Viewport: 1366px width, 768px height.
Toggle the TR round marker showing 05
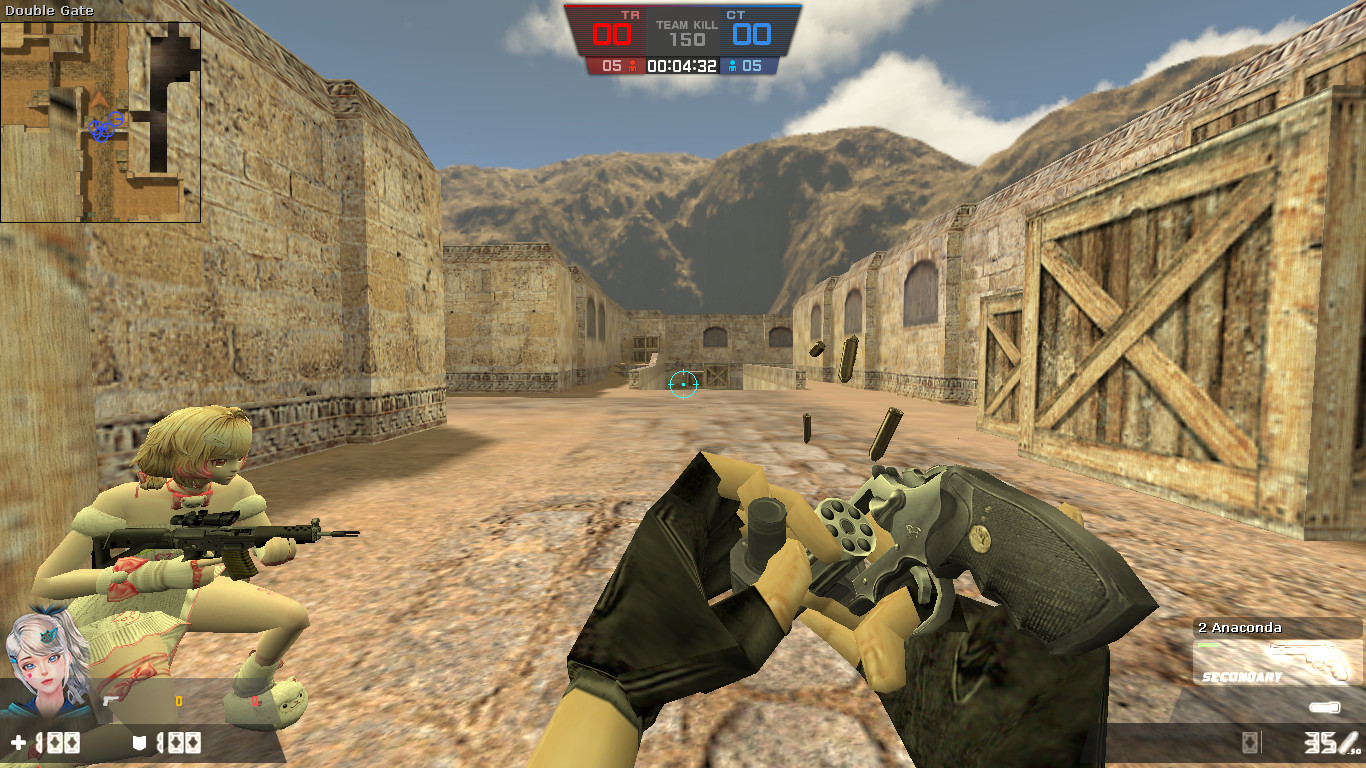click(x=610, y=66)
